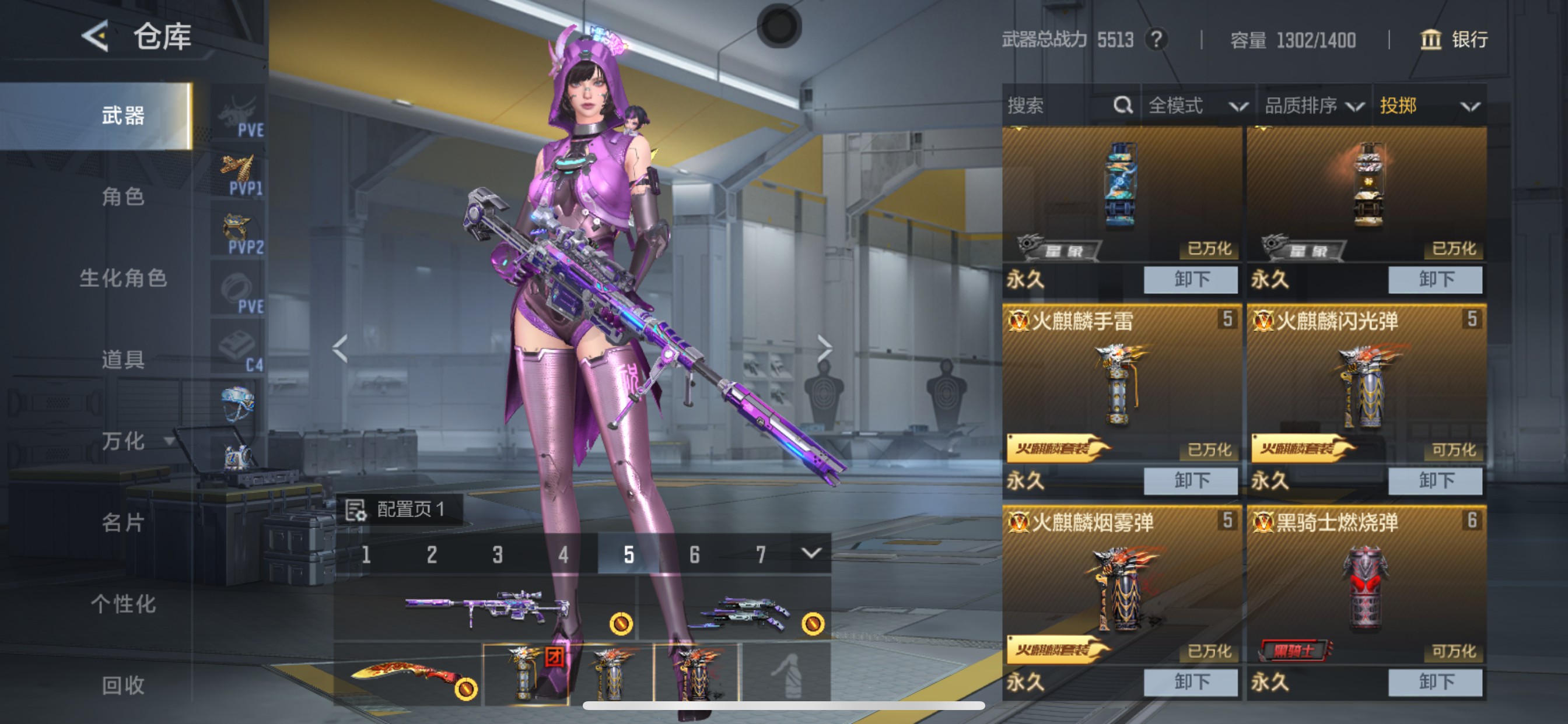This screenshot has width=1568, height=724.
Task: Go to the 个性化 section
Action: (x=123, y=604)
